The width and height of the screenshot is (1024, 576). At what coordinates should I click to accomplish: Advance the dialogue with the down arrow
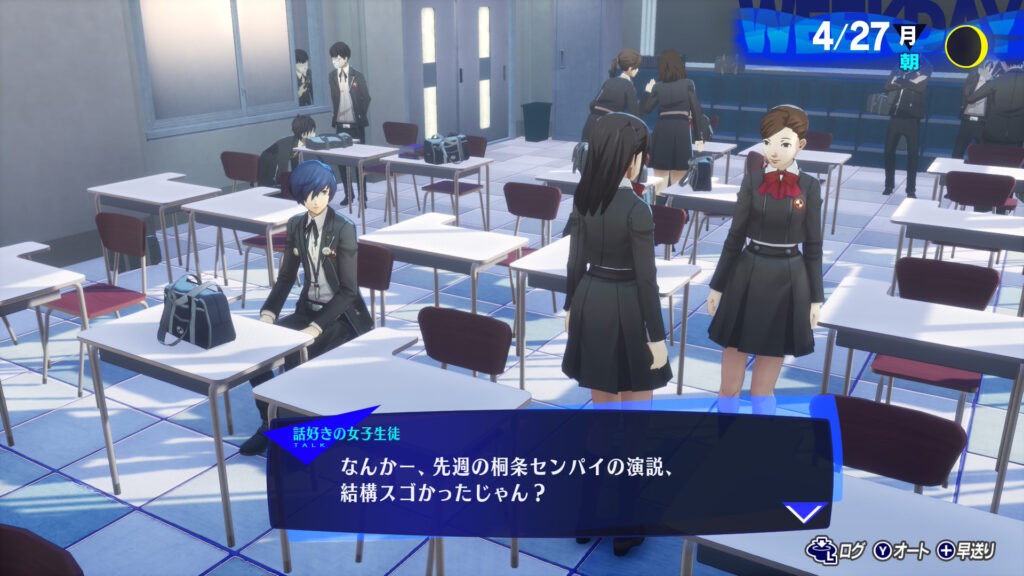click(x=804, y=513)
